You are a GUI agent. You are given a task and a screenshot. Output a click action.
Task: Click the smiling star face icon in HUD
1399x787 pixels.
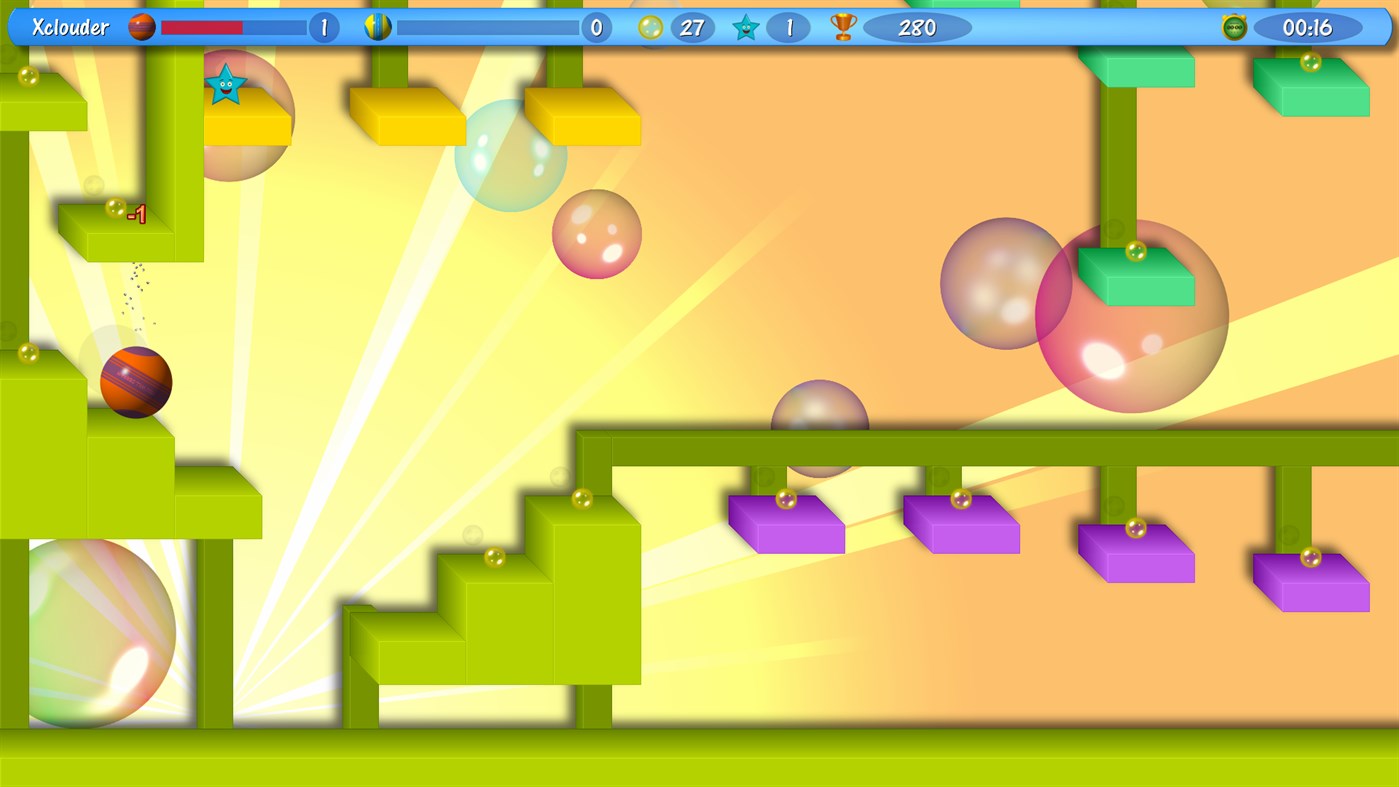pos(744,27)
